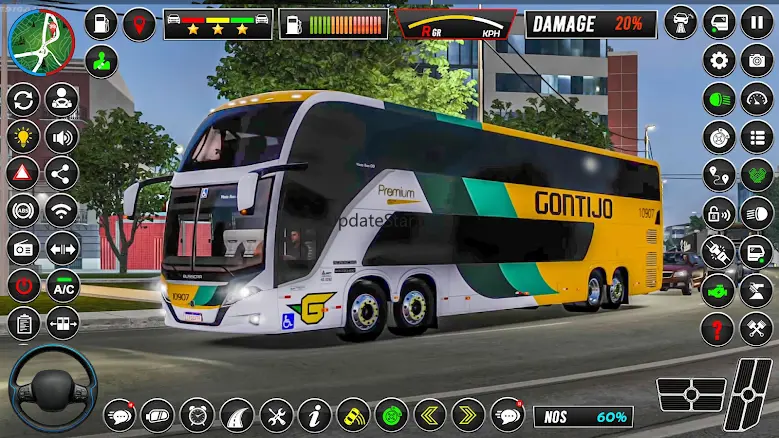Tap the camera screenshot button
Screen dimensions: 779x438
click(757, 60)
